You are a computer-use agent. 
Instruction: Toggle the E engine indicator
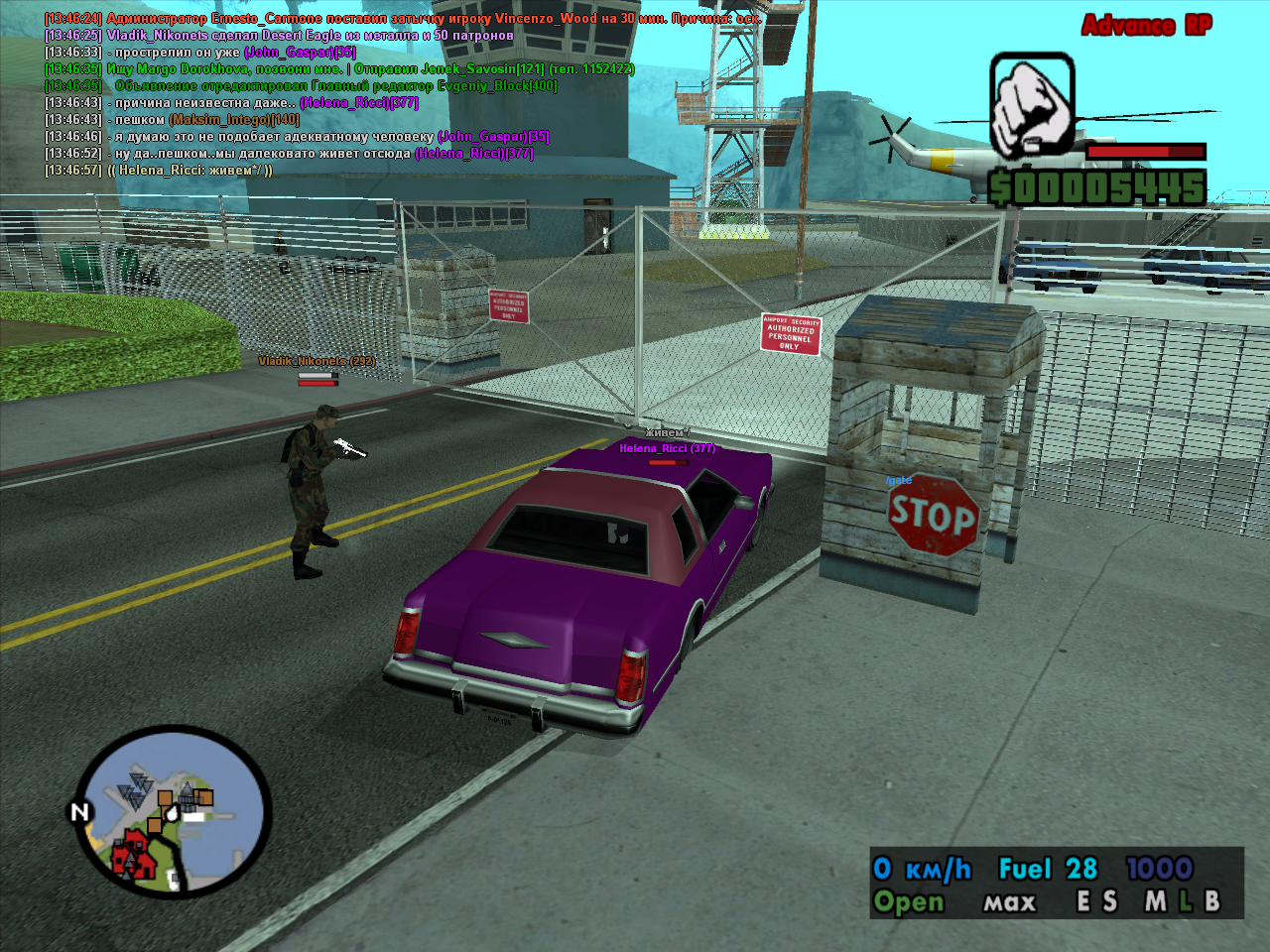(x=1083, y=902)
